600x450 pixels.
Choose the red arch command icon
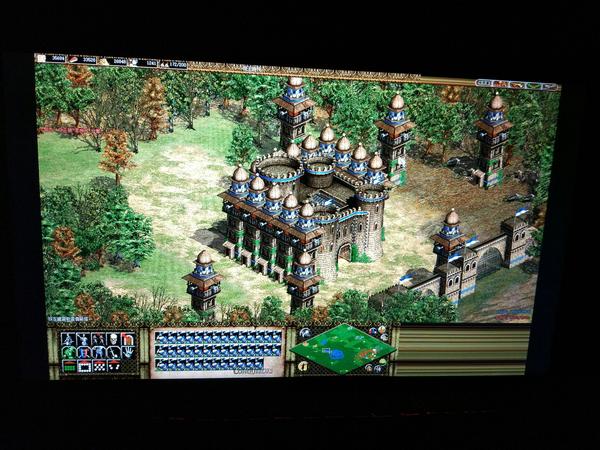tap(128, 339)
